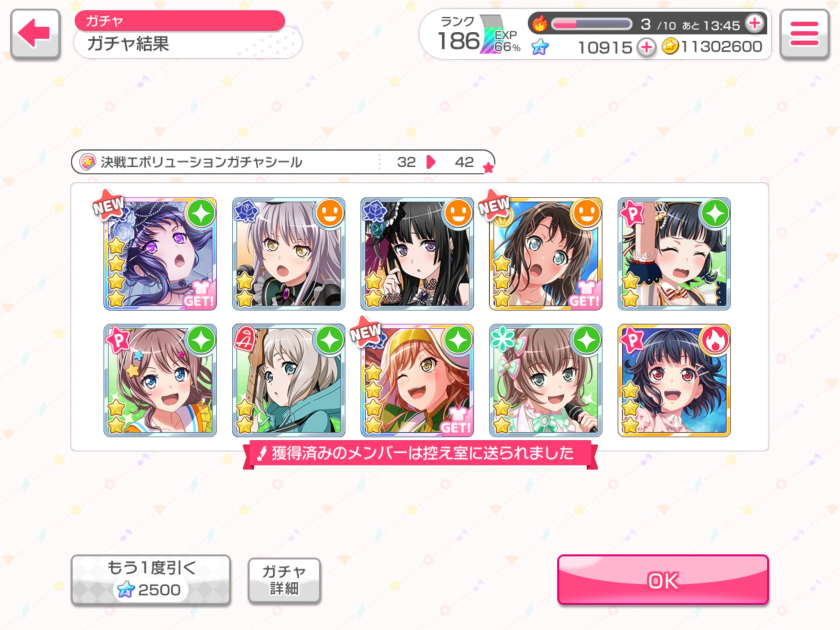Screen dimensions: 840x630
Task: View the smiling black-haired girl with closed eyes
Action: [x=674, y=254]
